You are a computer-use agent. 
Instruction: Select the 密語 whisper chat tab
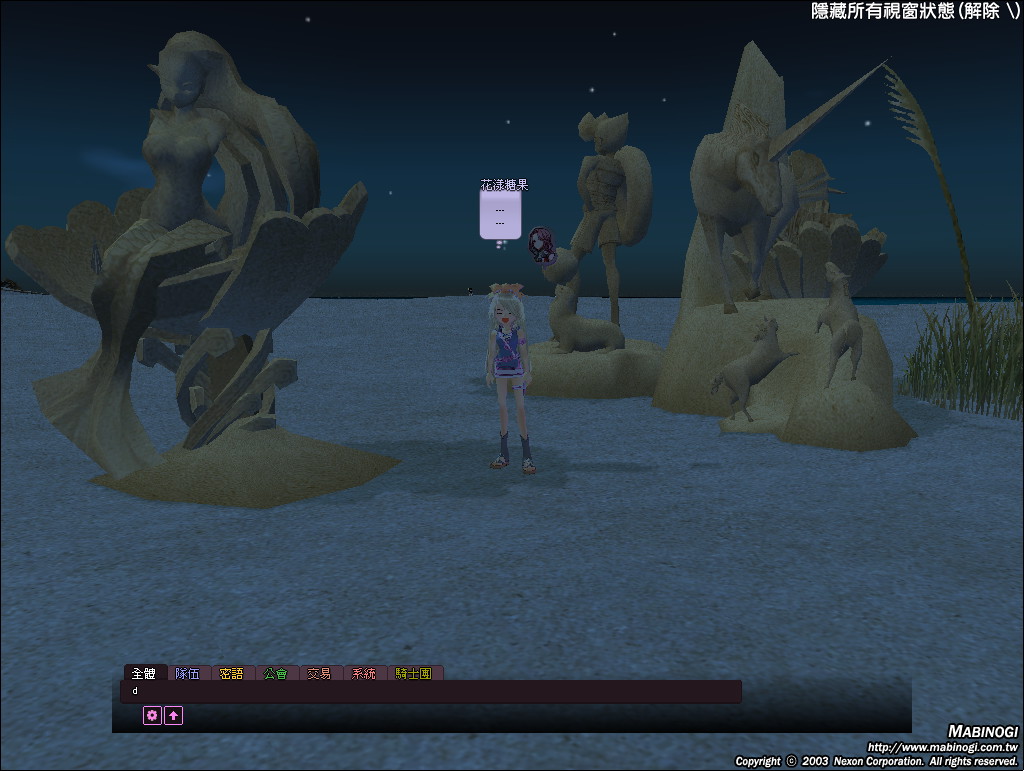(x=232, y=674)
